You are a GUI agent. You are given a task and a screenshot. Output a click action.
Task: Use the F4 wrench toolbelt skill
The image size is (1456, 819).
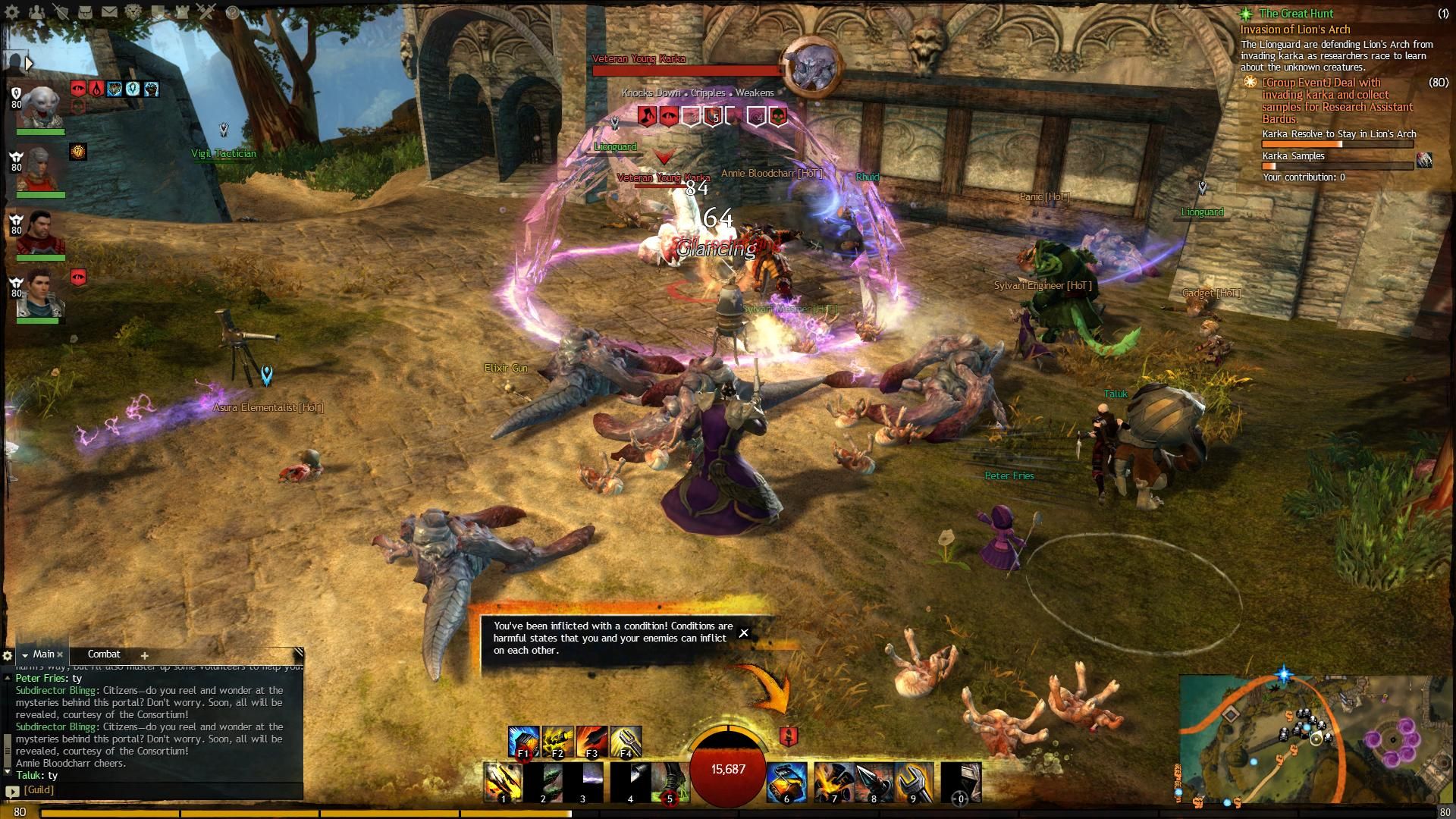626,742
